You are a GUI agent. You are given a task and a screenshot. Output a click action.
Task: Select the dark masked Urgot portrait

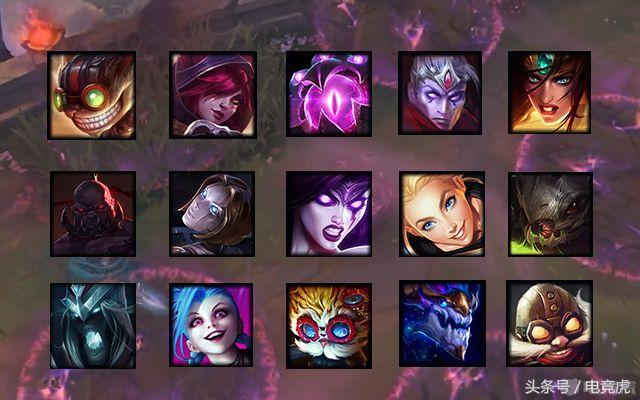click(92, 213)
